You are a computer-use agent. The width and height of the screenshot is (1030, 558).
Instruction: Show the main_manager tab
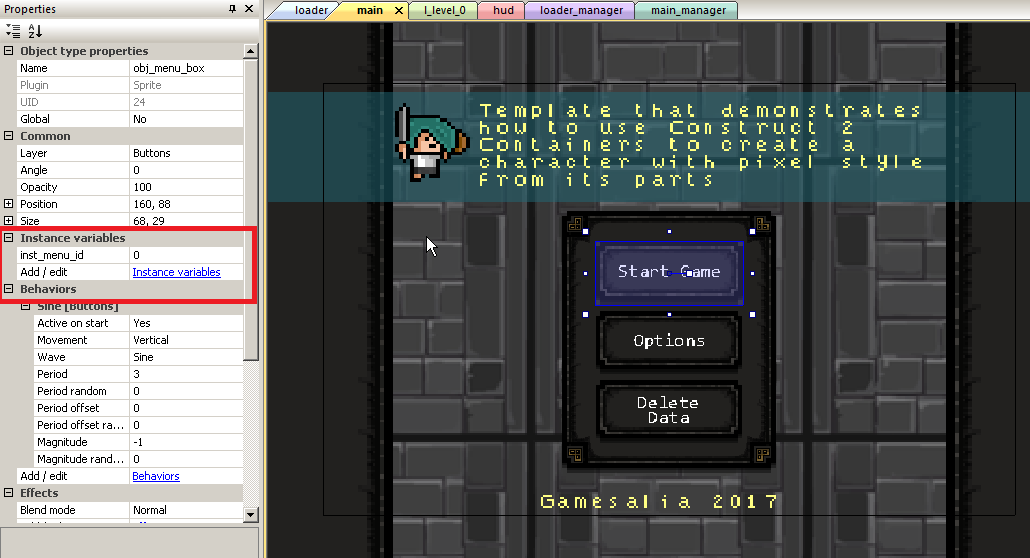[686, 10]
